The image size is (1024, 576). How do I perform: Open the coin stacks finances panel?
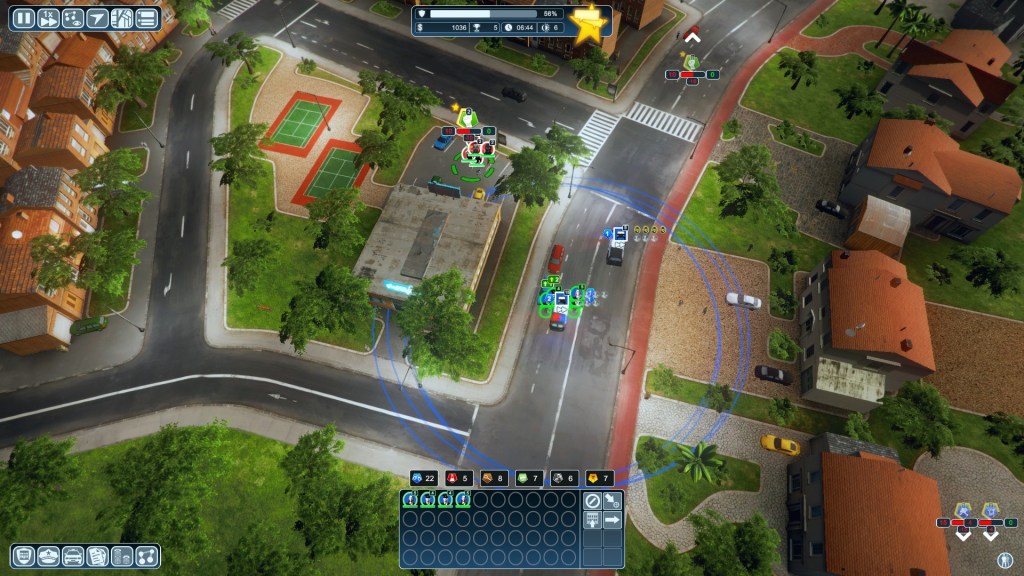[x=121, y=556]
